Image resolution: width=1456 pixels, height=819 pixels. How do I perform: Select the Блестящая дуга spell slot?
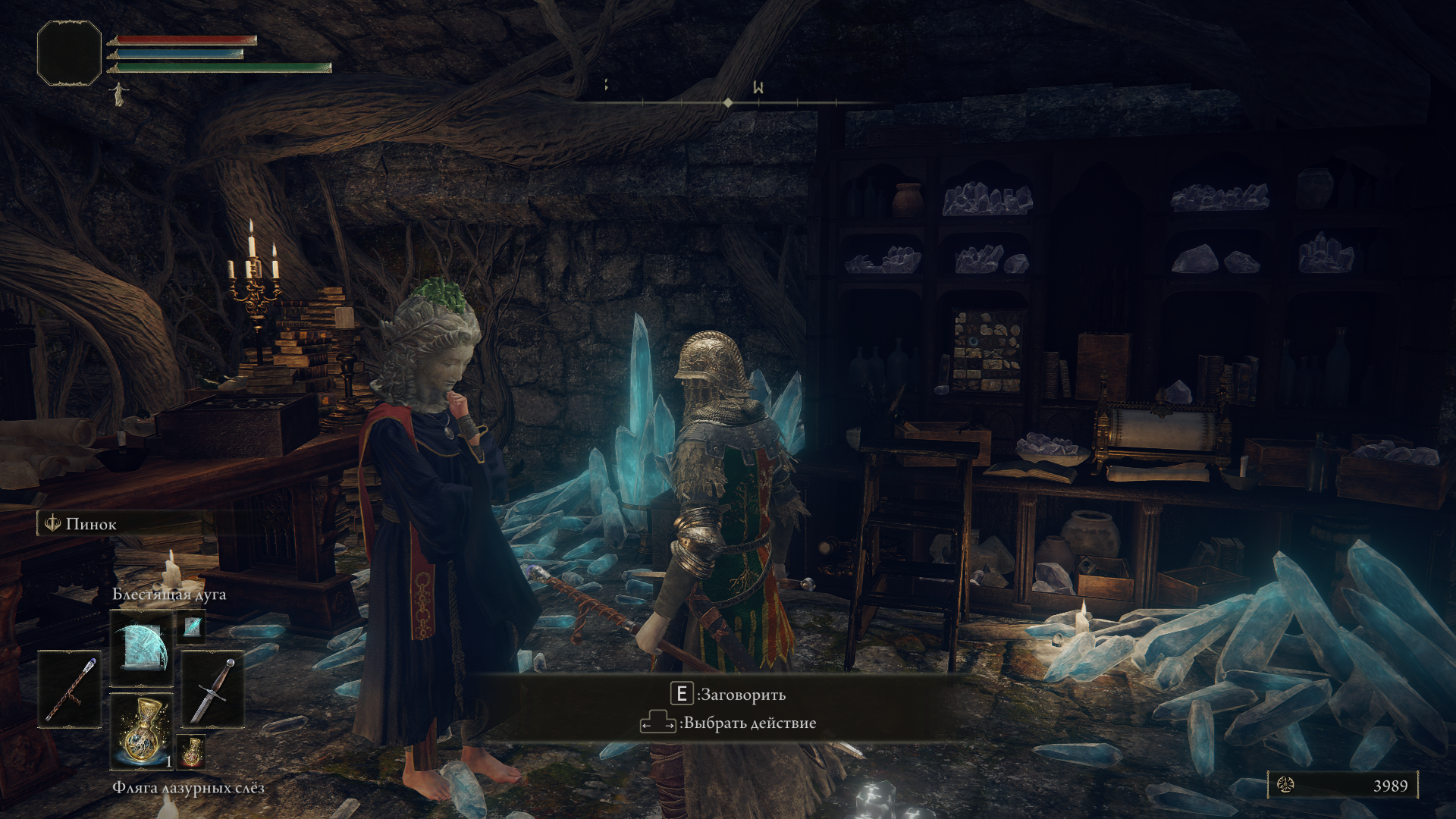(142, 648)
